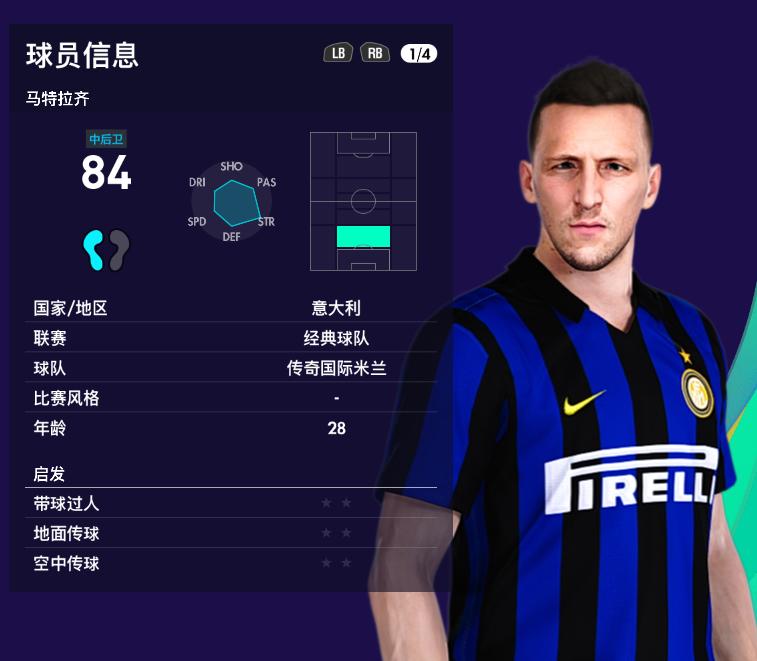The height and width of the screenshot is (661, 757).
Task: Click the 1/4 page indicator
Action: pos(419,54)
